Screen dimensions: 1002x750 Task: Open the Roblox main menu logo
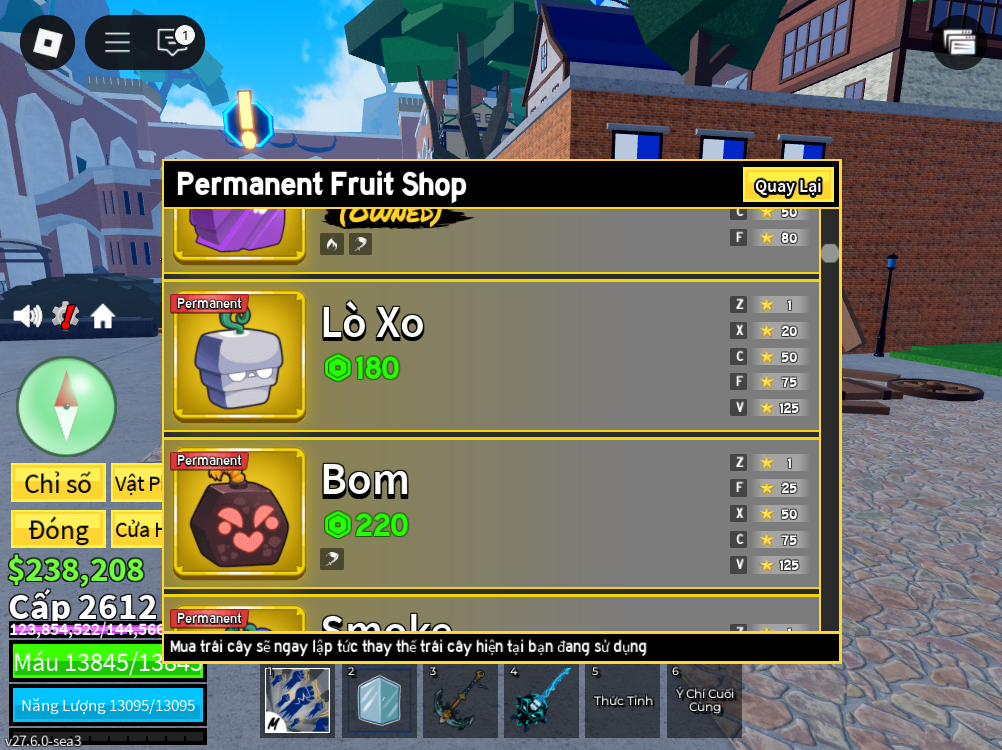click(47, 42)
